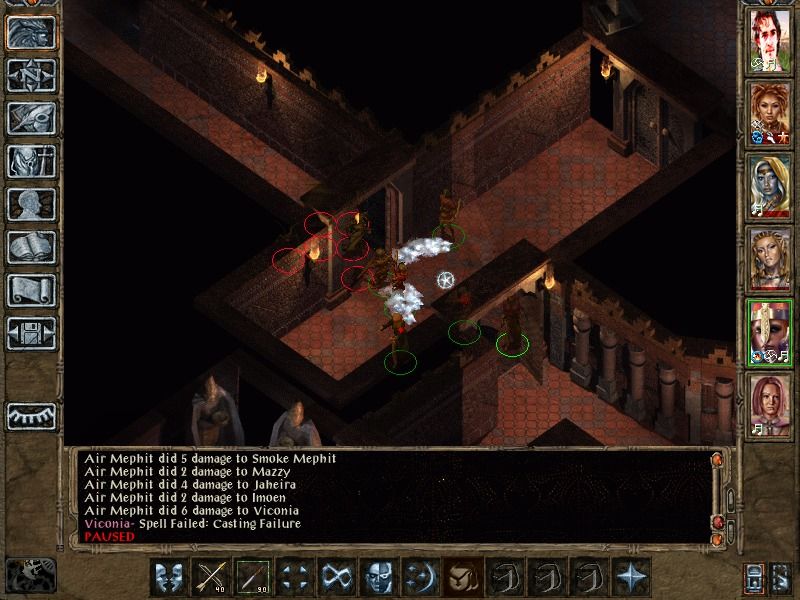800x600 pixels.
Task: Open options via the floppy disk button
Action: (31, 333)
